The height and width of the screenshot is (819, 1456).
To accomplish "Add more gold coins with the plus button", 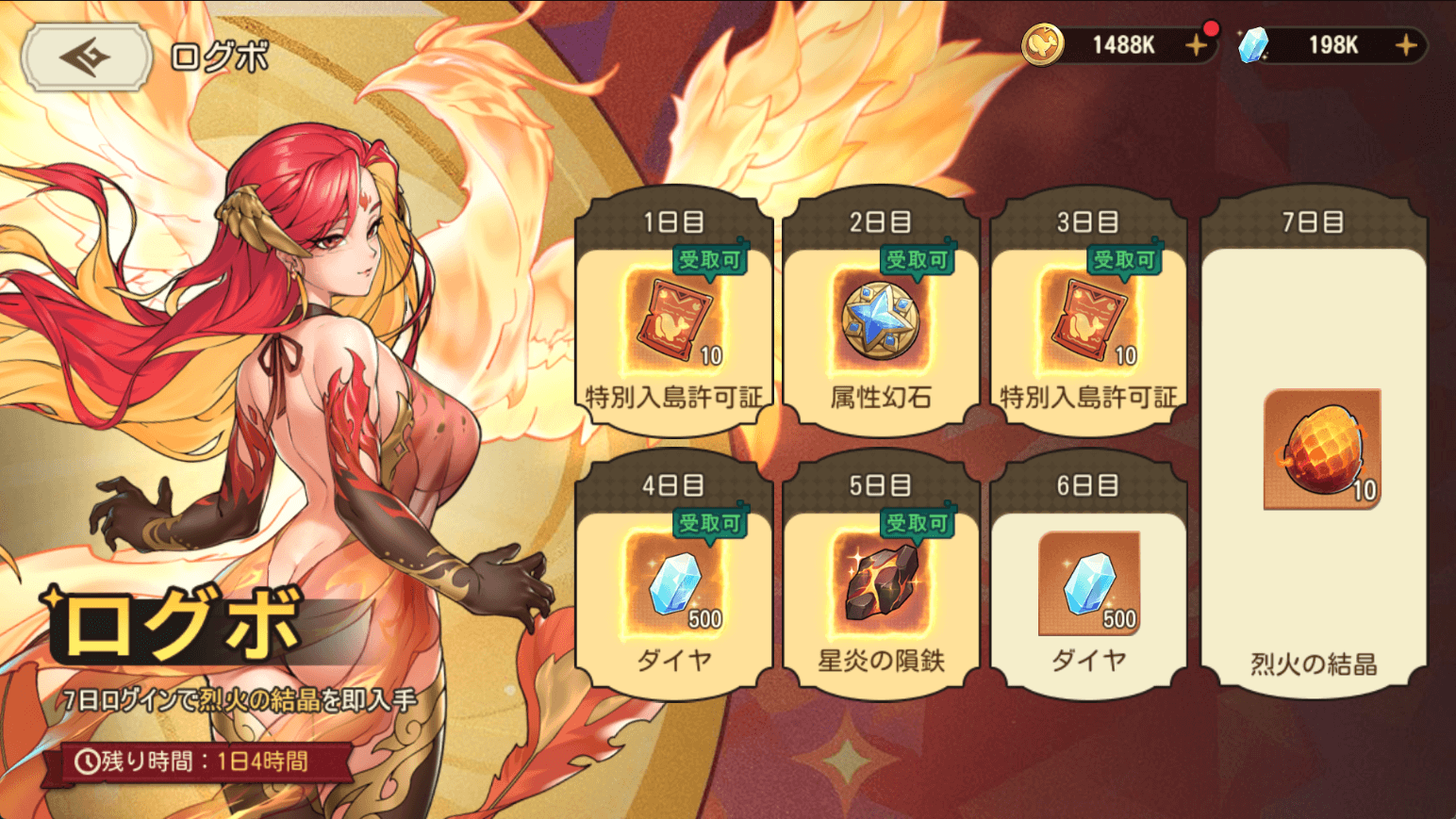I will (x=1196, y=45).
